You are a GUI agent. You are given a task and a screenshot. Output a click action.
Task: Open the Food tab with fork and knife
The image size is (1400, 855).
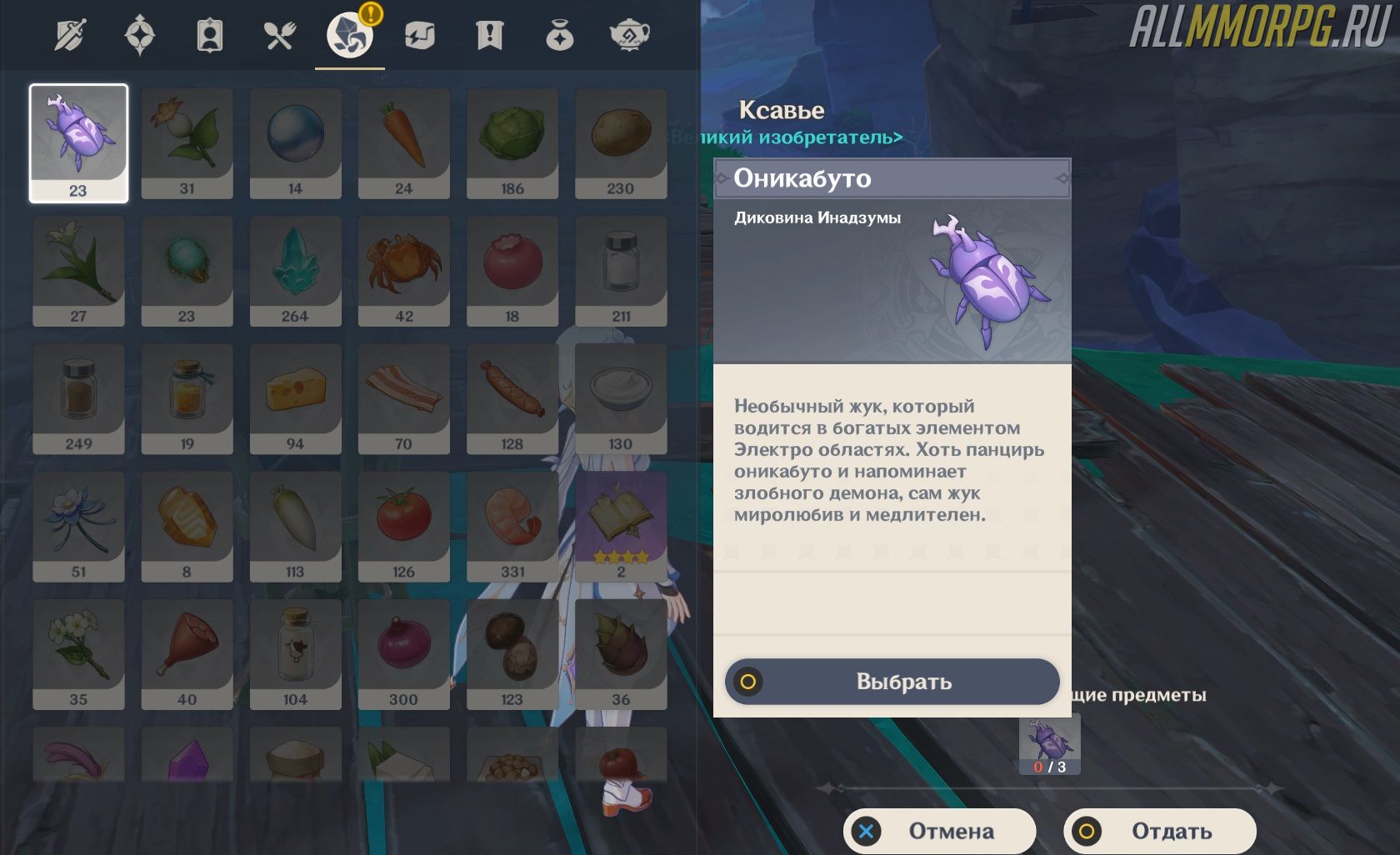[x=279, y=36]
